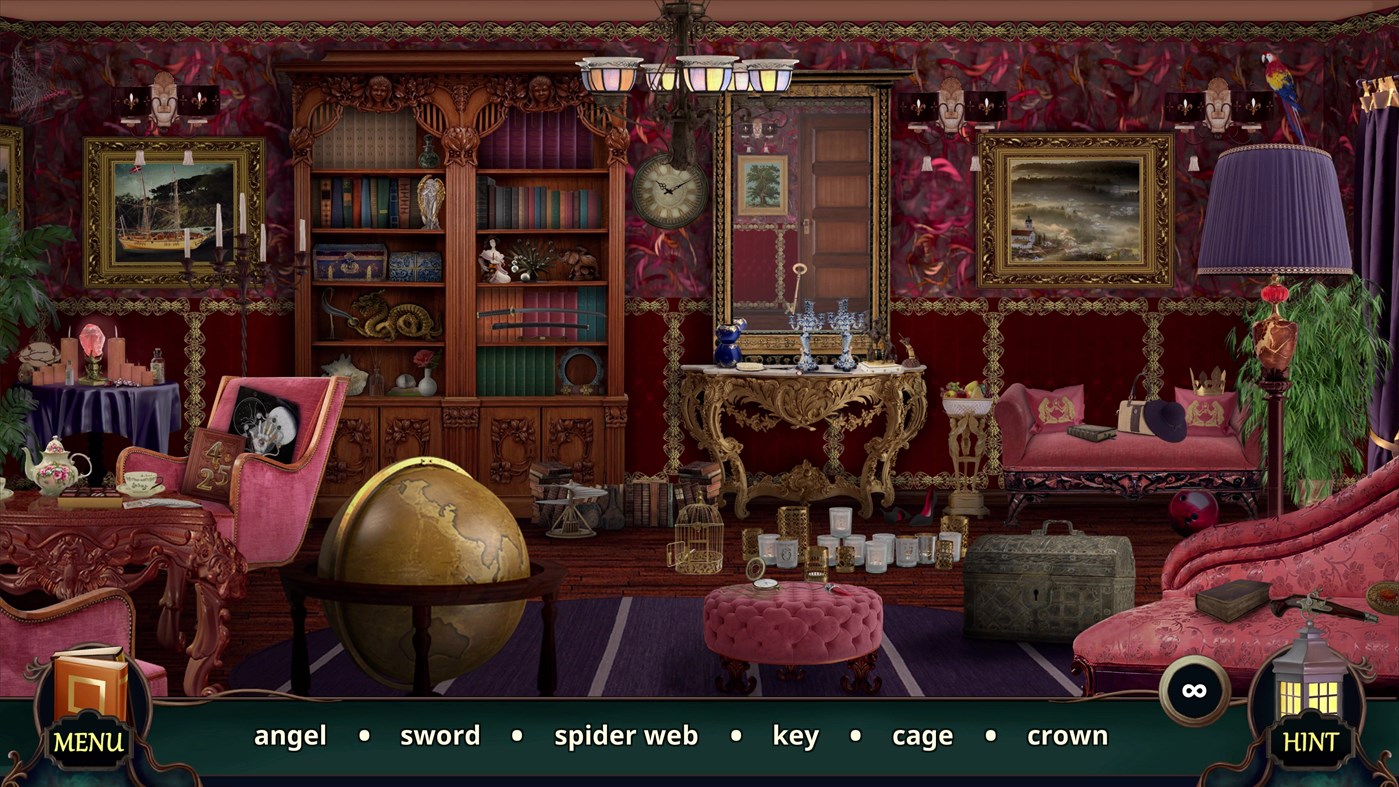Select "crown" in the word list
Screen dimensions: 1399x787
(1066, 736)
